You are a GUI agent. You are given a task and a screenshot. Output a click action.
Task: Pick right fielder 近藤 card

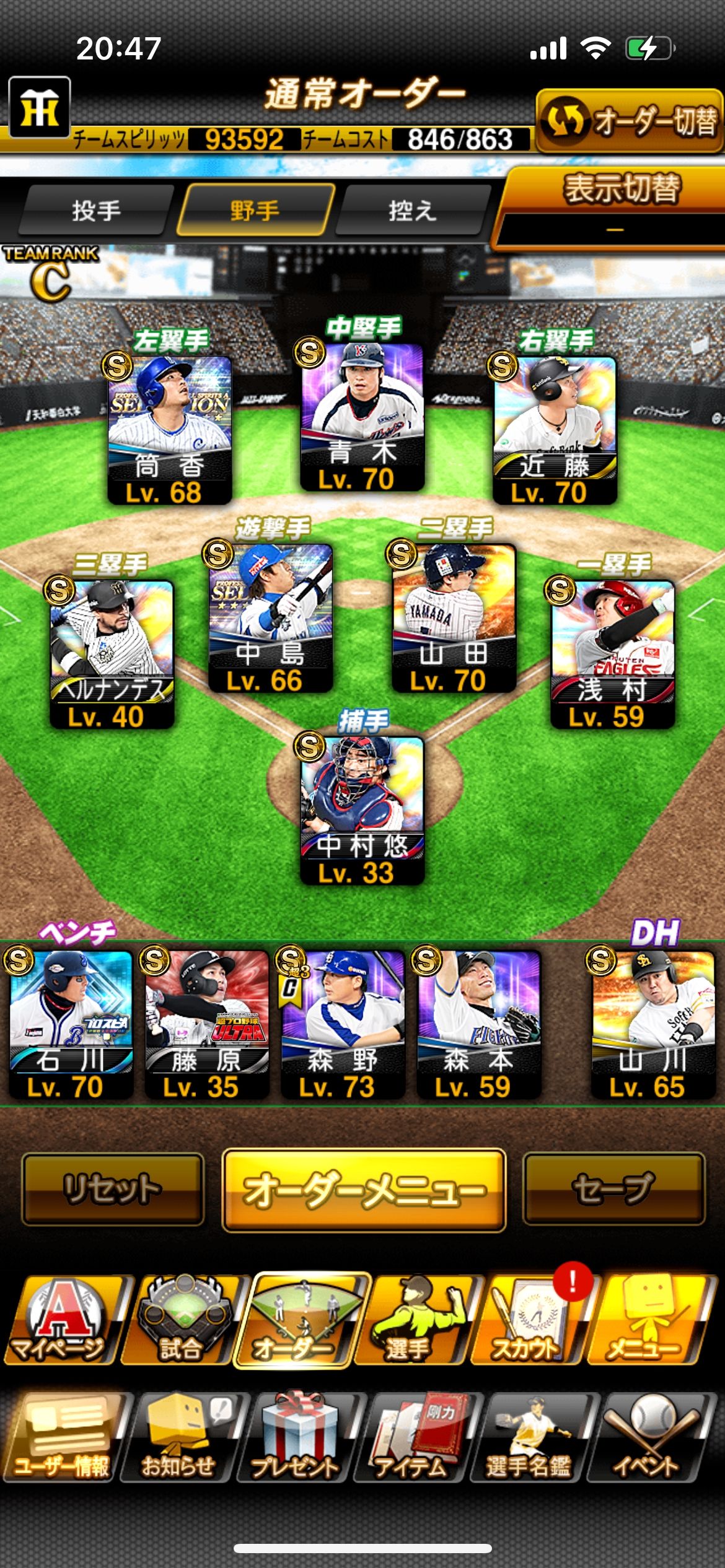pos(555,429)
